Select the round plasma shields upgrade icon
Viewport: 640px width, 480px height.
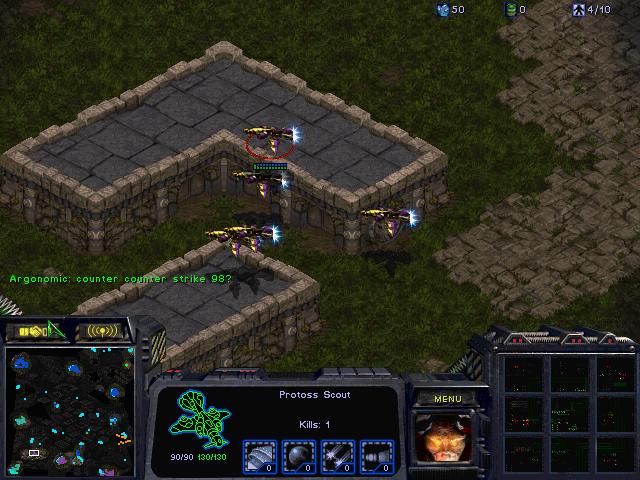[x=298, y=455]
